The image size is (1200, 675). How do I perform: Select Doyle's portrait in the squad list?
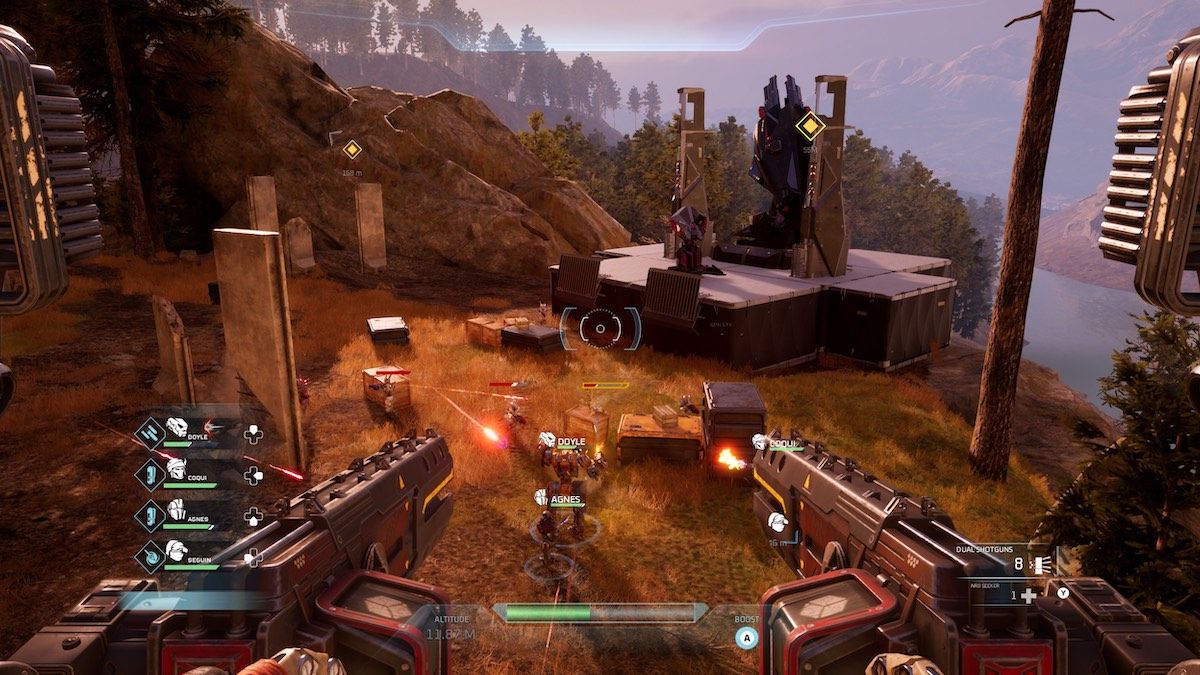177,429
